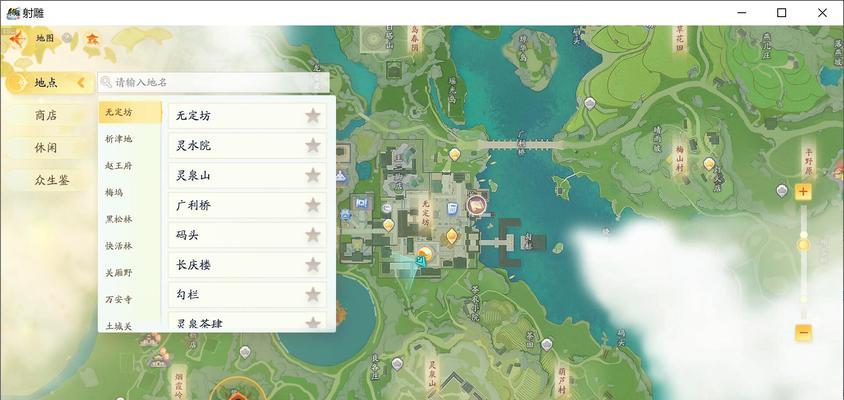Open the 万安寺 region
Image resolution: width=844 pixels, height=400 pixels.
(119, 299)
